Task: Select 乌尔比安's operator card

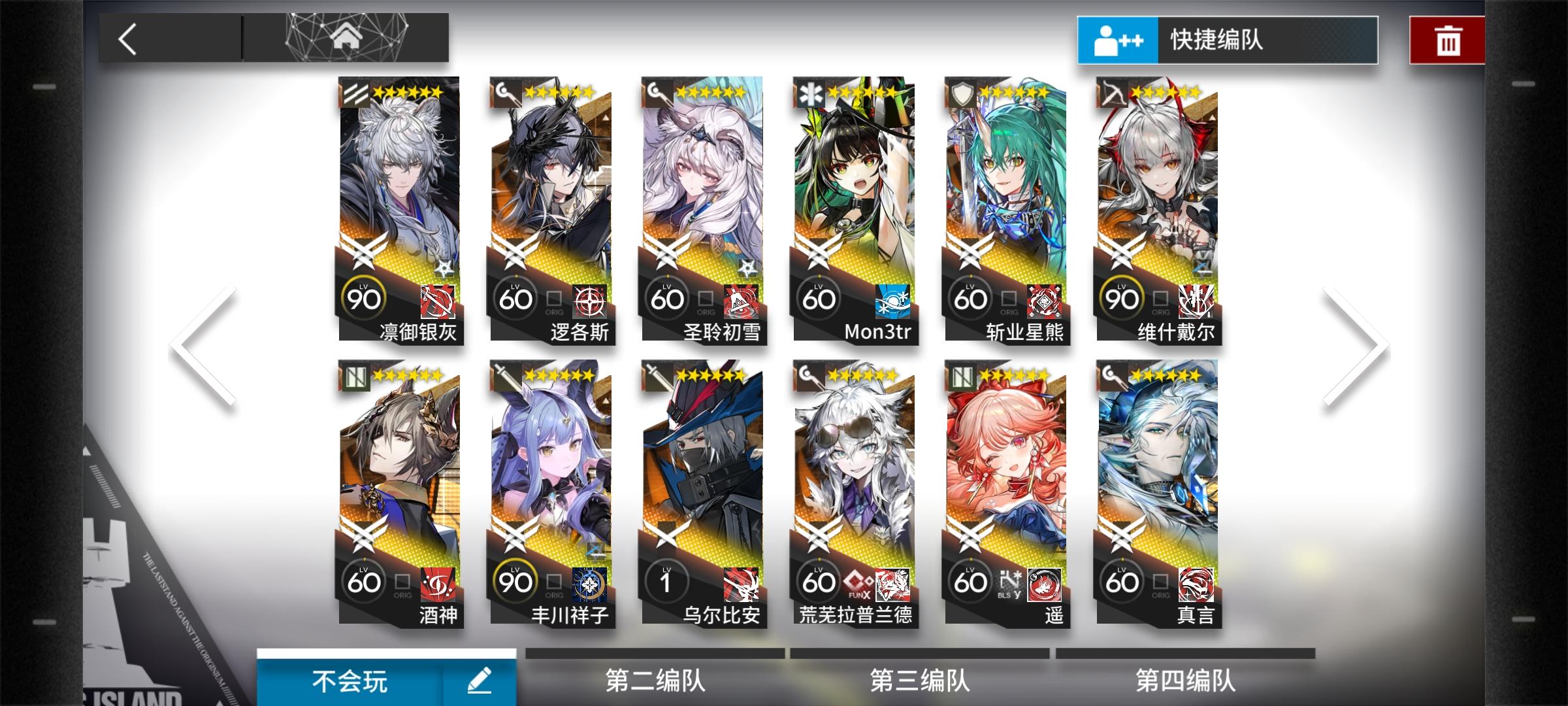Action: [702, 484]
